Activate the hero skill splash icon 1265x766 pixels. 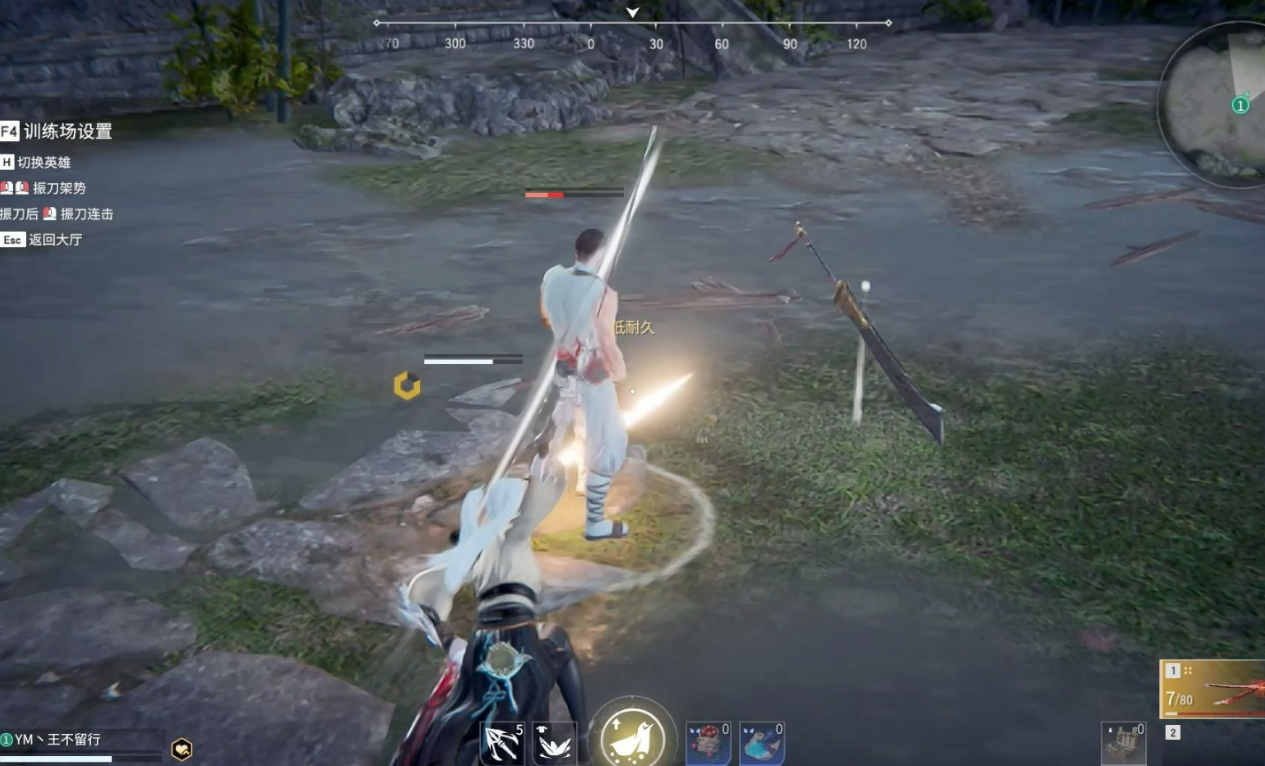pos(554,744)
